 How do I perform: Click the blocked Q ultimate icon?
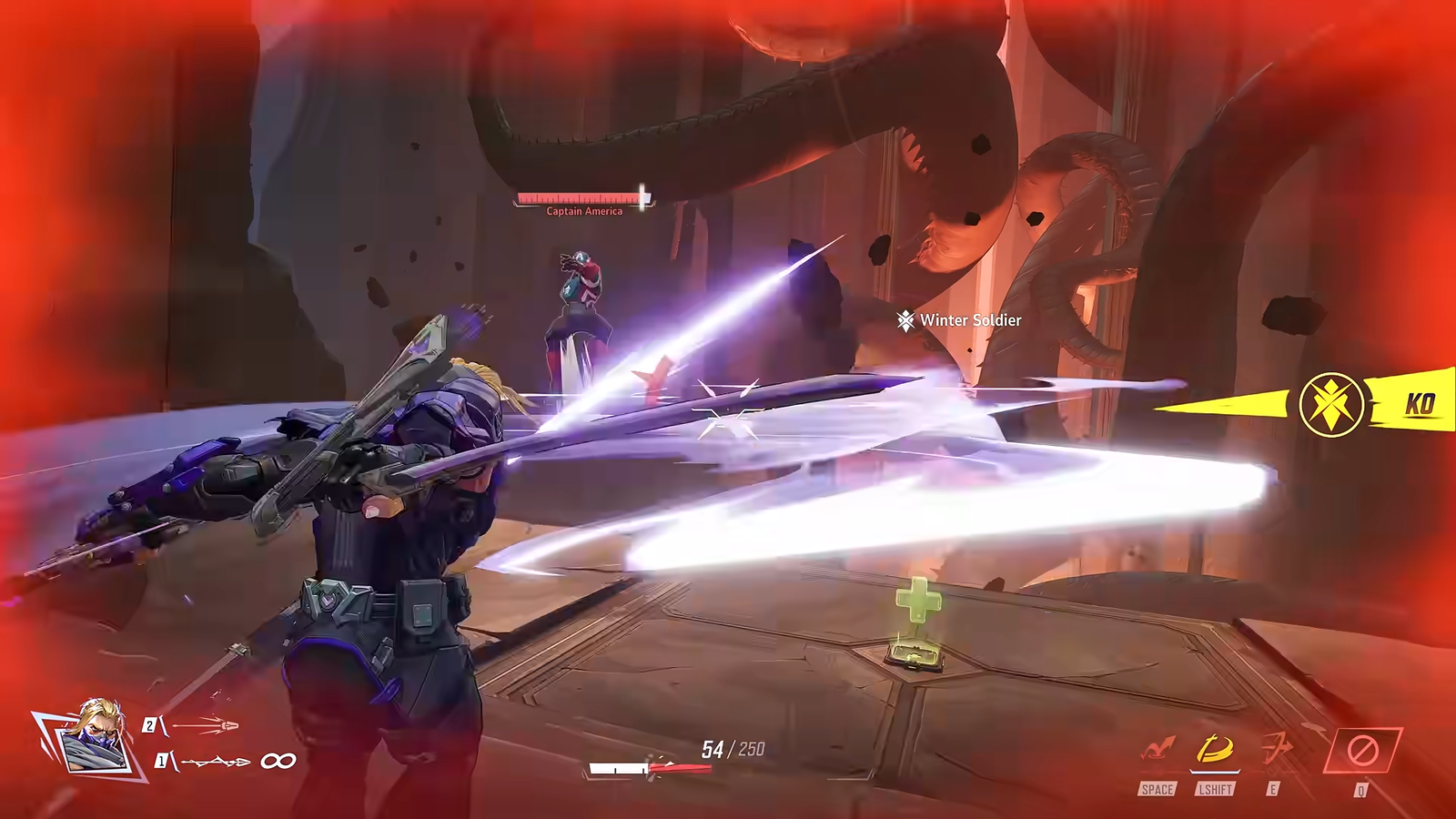[x=1362, y=748]
